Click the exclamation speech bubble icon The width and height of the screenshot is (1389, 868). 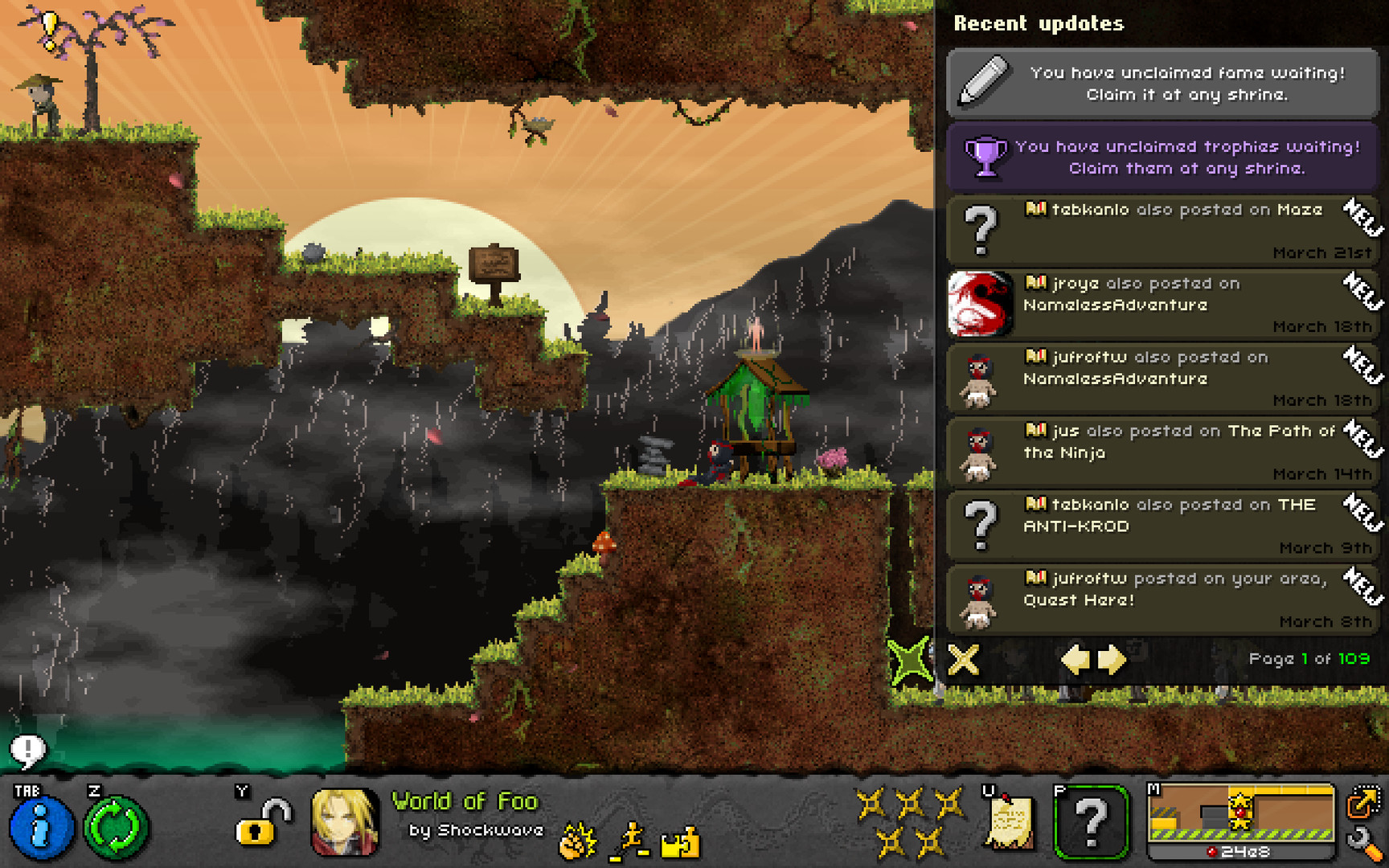28,751
